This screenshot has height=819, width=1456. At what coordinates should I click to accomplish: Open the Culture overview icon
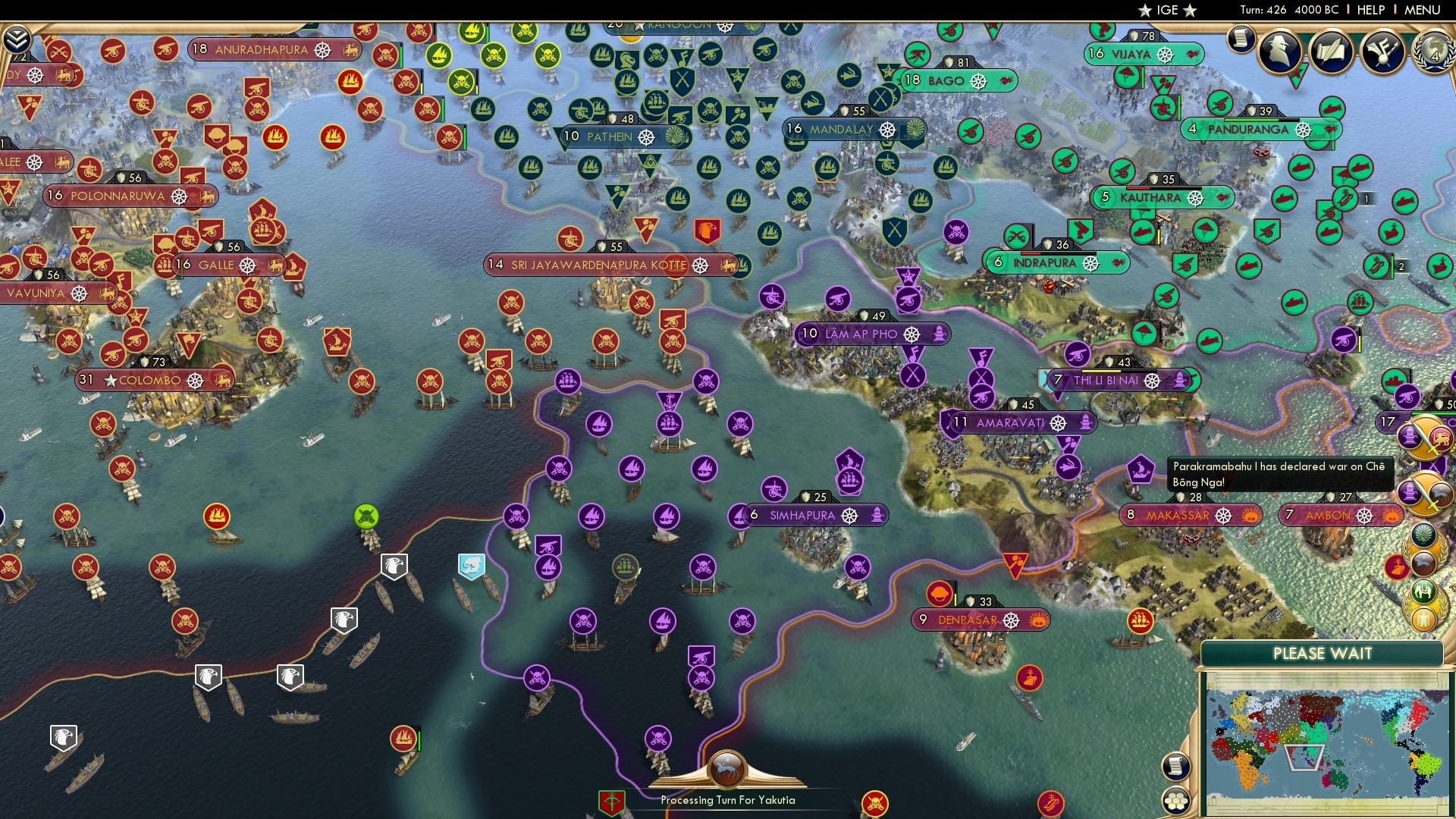tap(1382, 53)
